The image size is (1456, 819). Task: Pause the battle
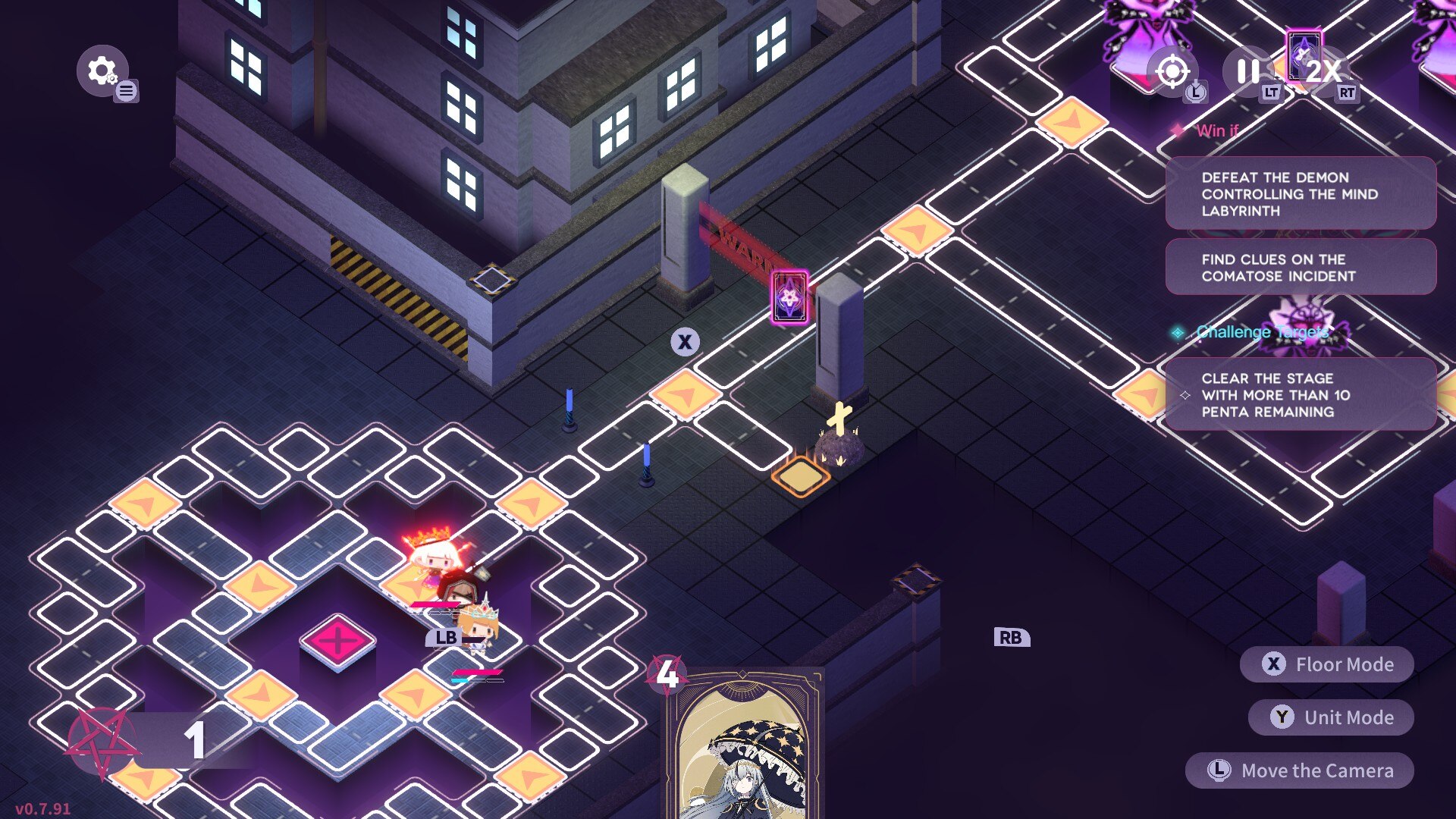(x=1247, y=72)
